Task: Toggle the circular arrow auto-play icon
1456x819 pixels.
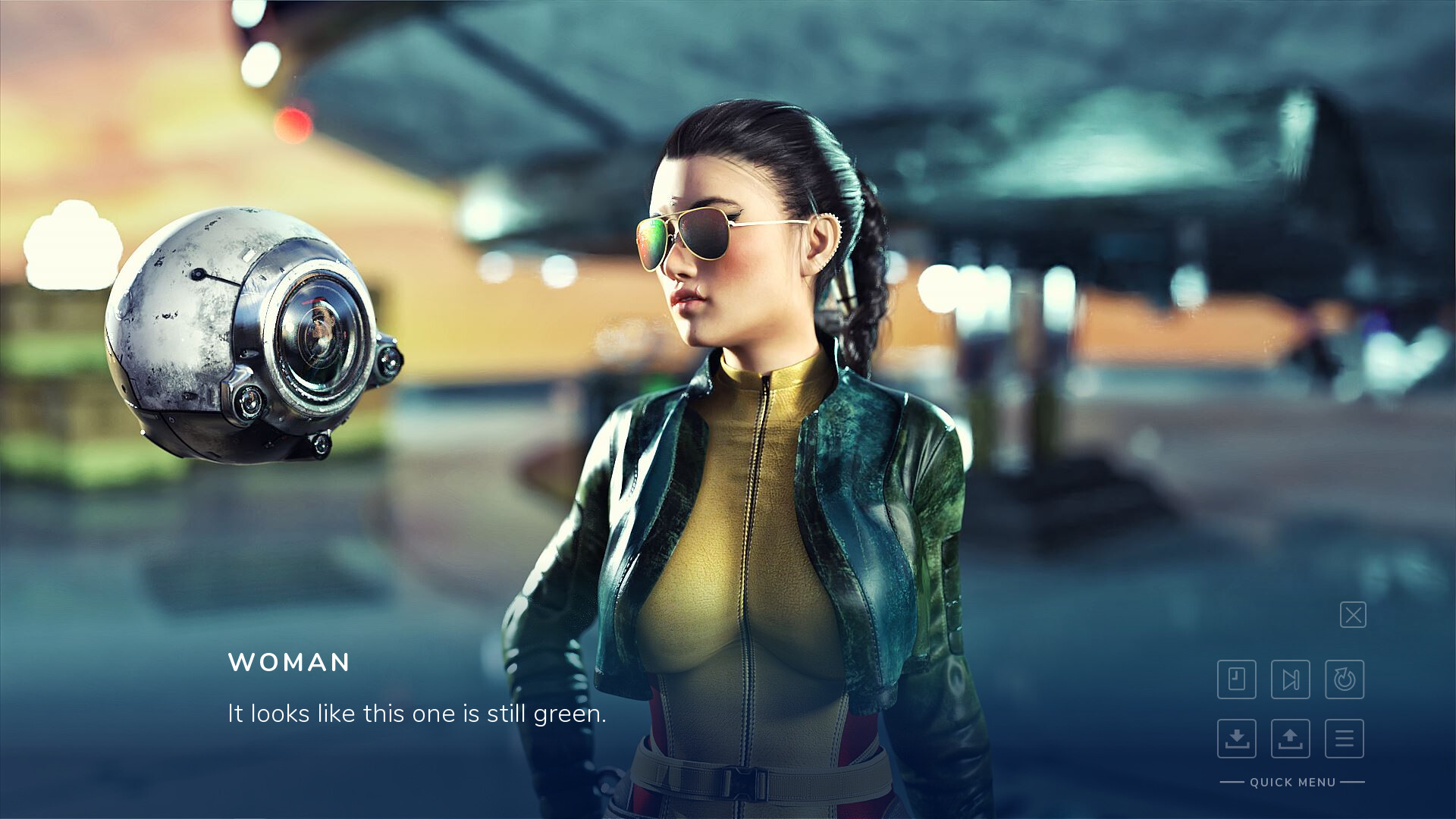Action: click(1345, 679)
